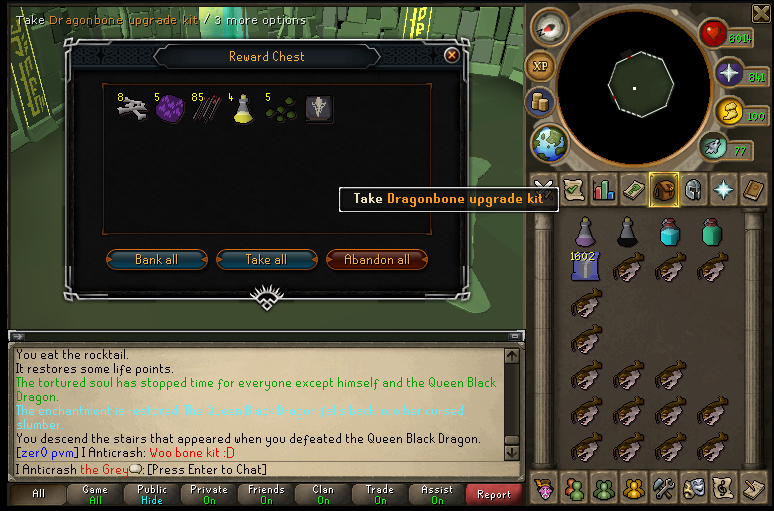Open the prayer star tab
Image resolution: width=774 pixels, height=511 pixels.
point(722,188)
